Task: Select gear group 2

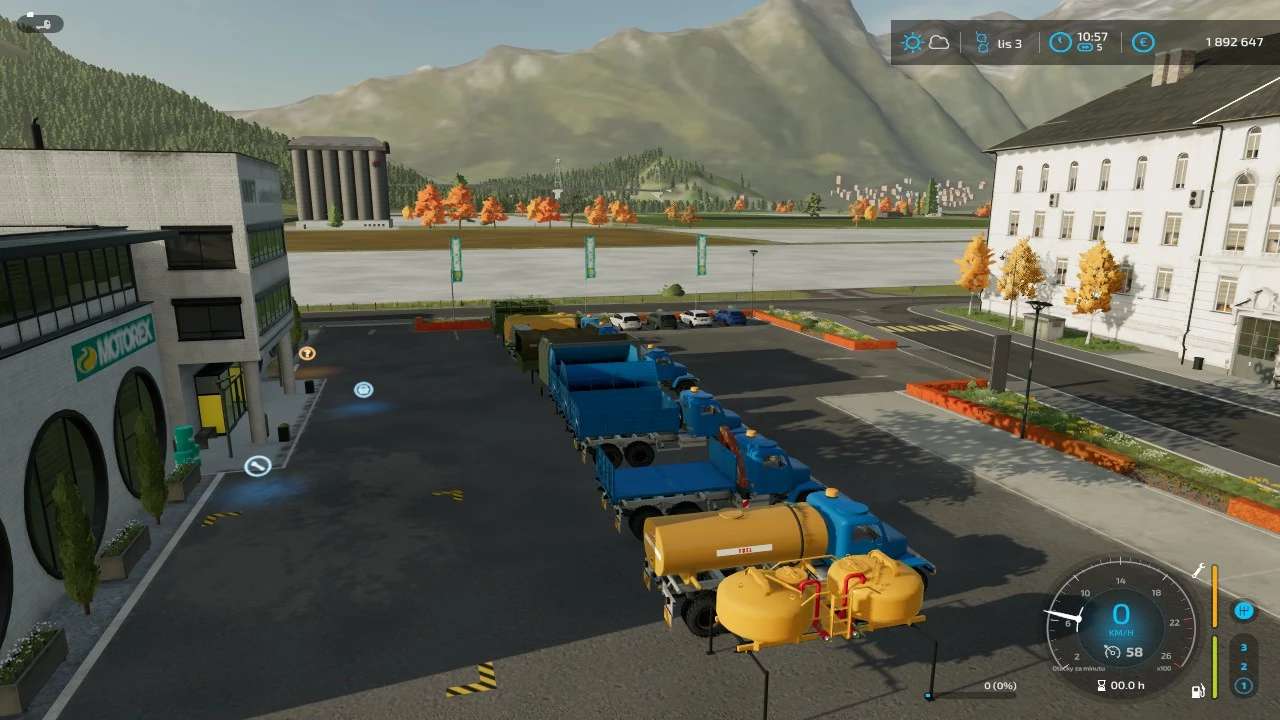Action: [1243, 667]
